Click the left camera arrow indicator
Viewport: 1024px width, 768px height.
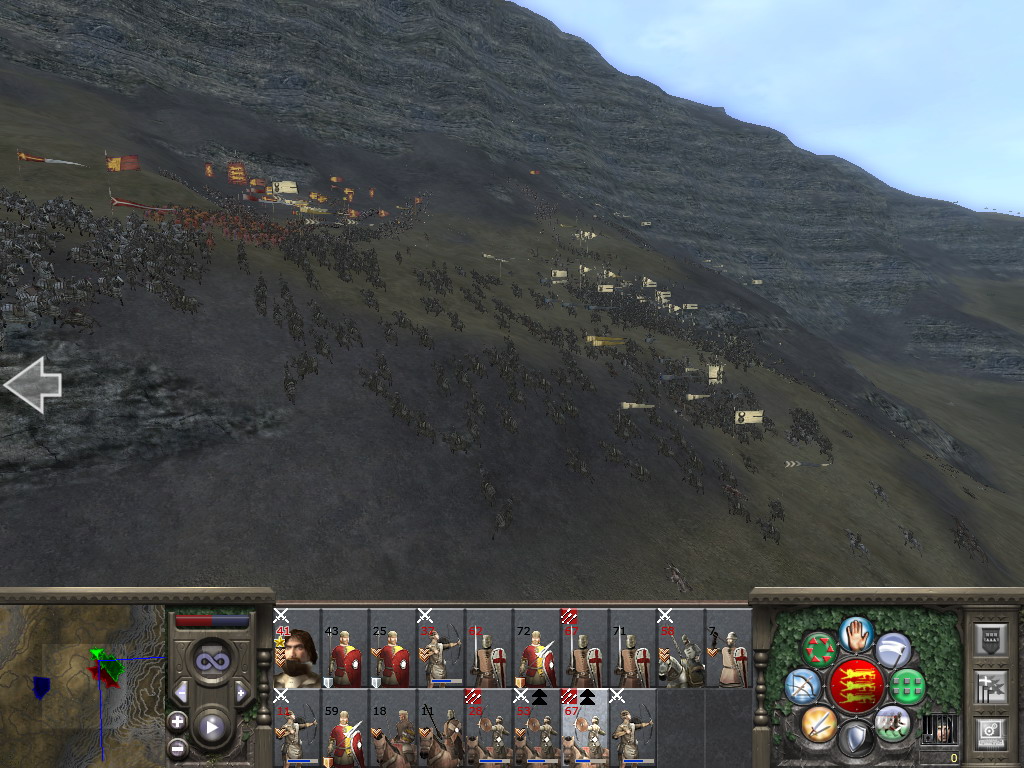coord(33,385)
